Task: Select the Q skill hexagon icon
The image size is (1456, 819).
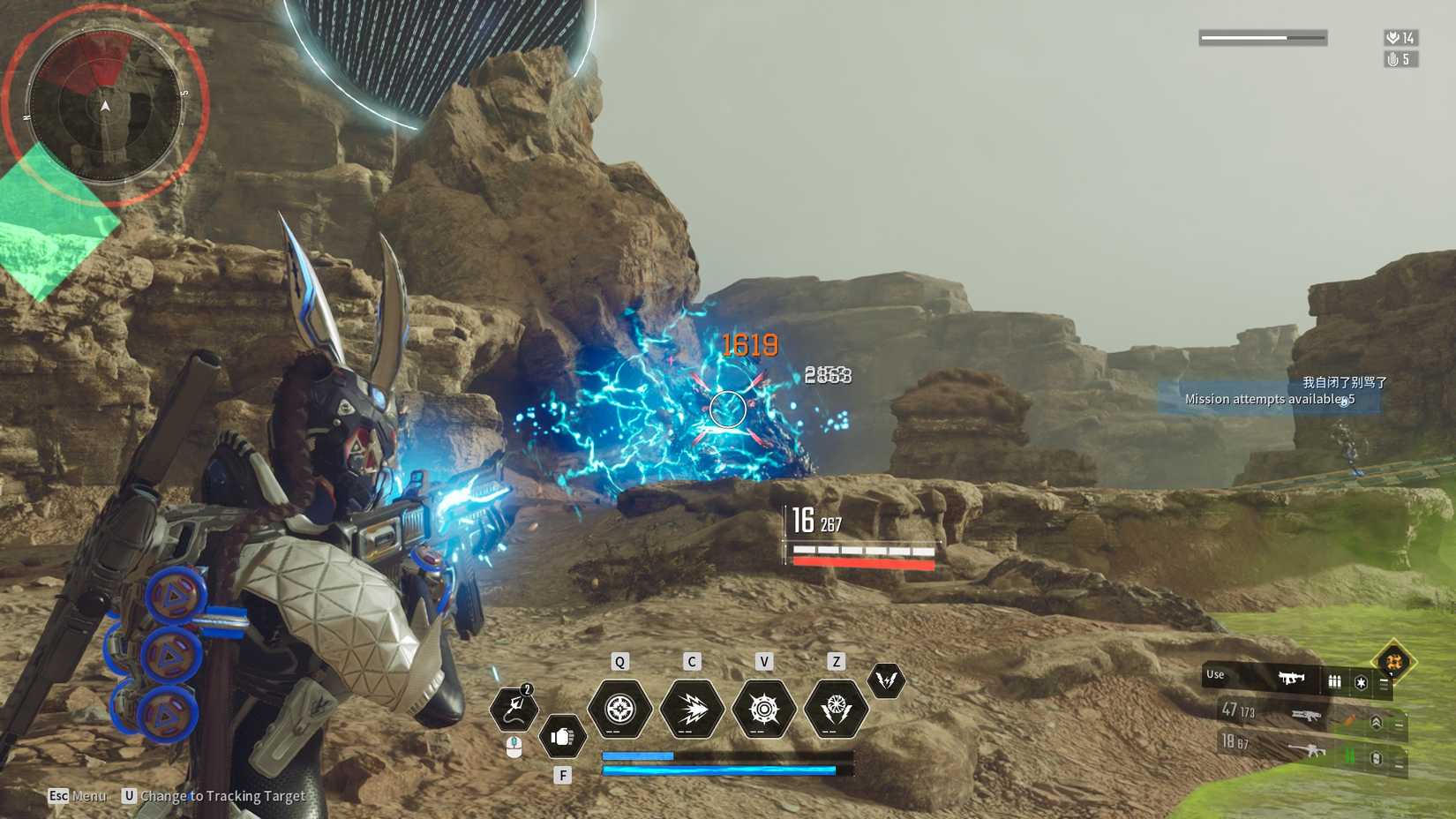Action: (x=619, y=708)
